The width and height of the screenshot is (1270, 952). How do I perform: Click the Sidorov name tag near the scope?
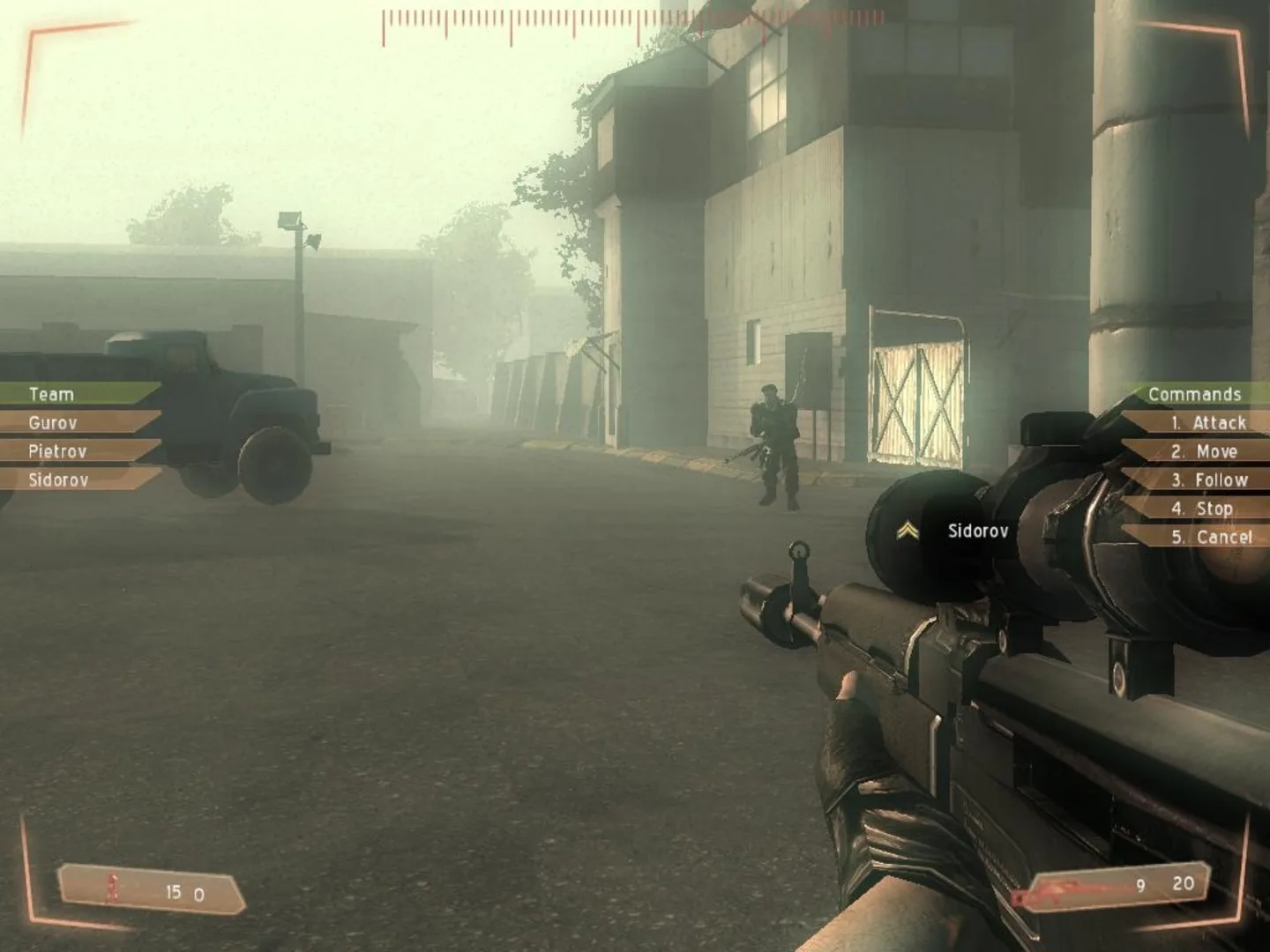click(x=977, y=530)
